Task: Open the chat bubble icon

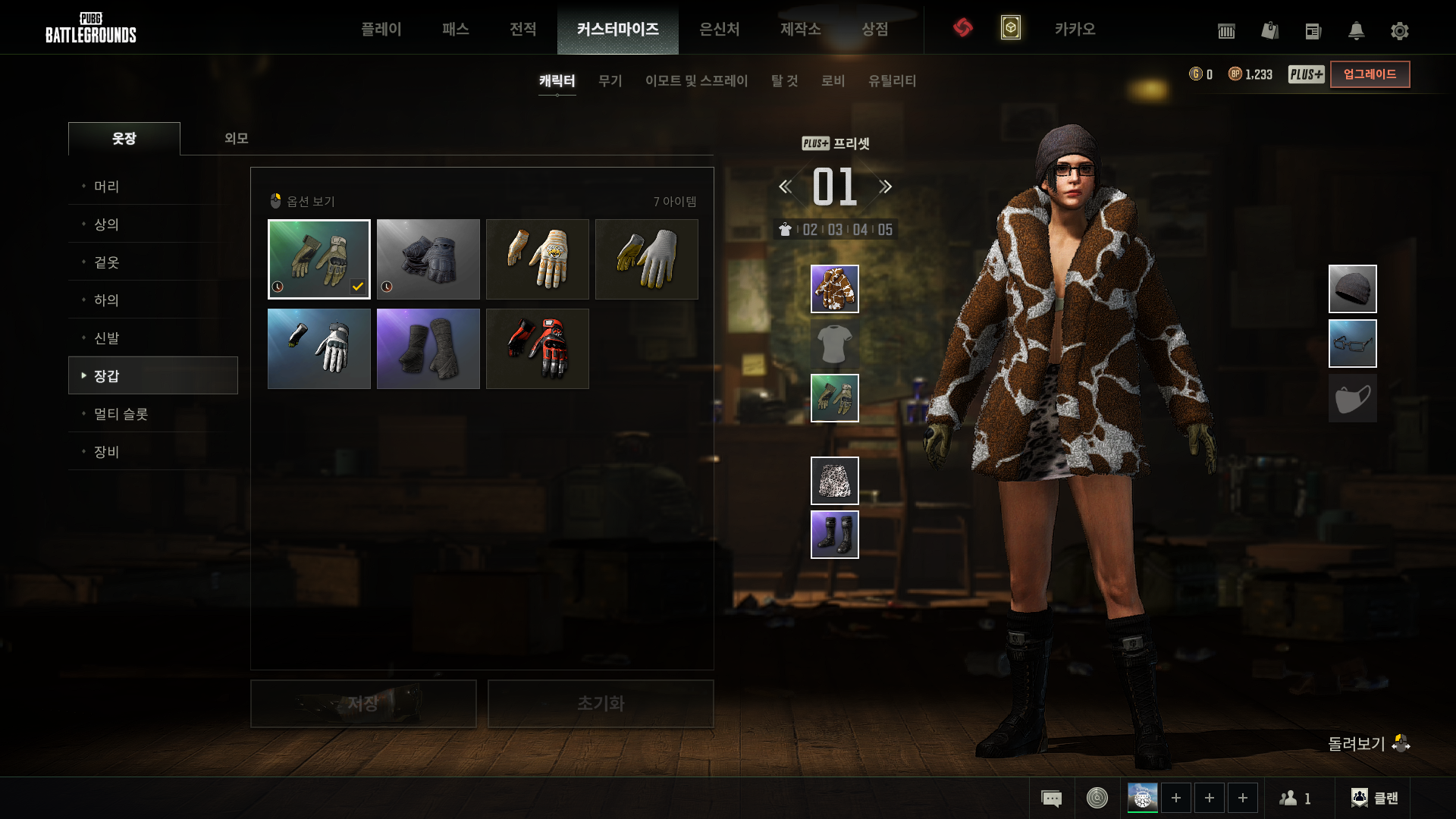Action: [1051, 798]
